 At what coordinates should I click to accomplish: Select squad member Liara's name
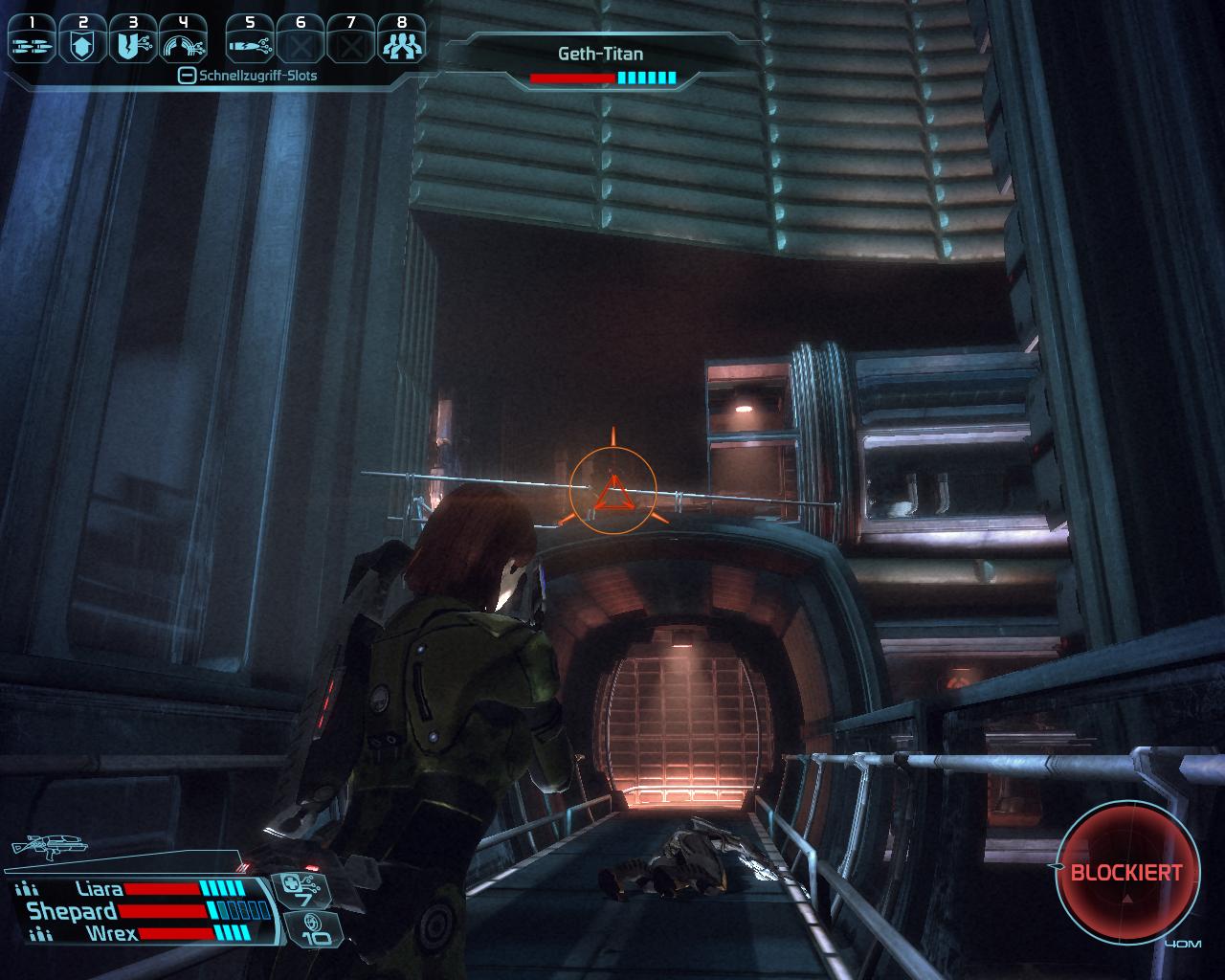pos(100,889)
